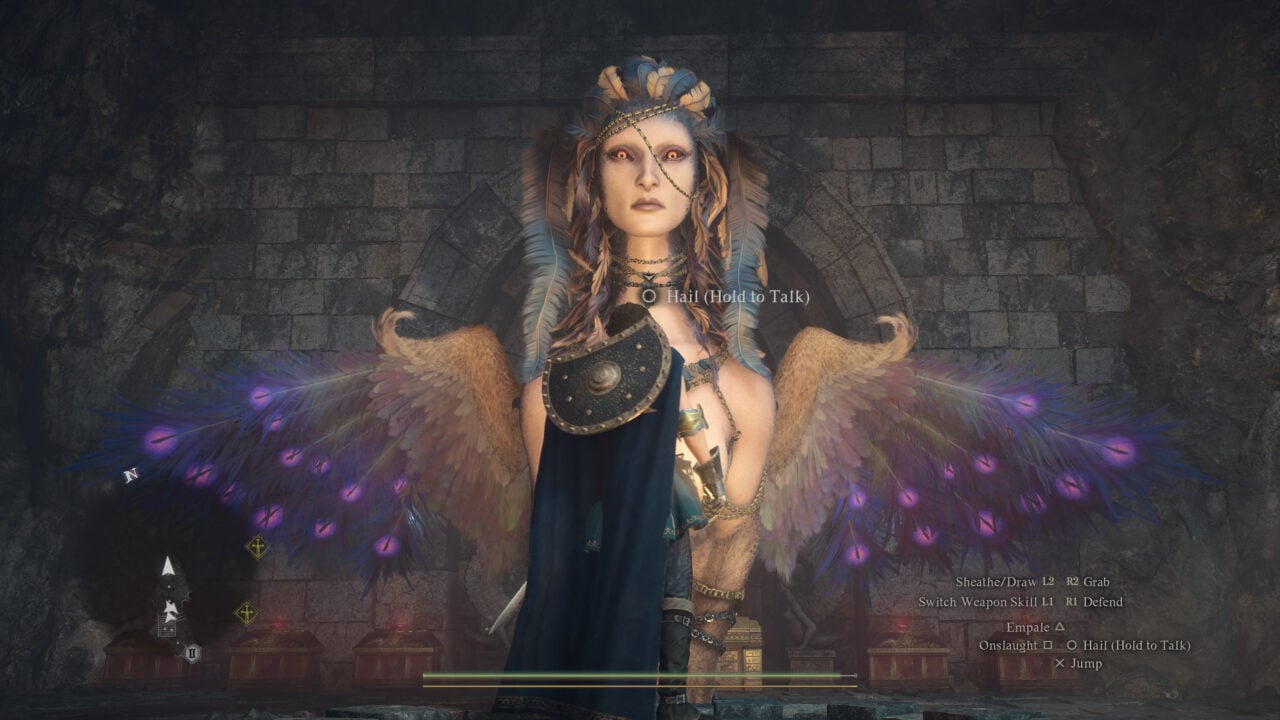Click the R2 icon next to Grab
This screenshot has height=720, width=1280.
[x=1072, y=582]
